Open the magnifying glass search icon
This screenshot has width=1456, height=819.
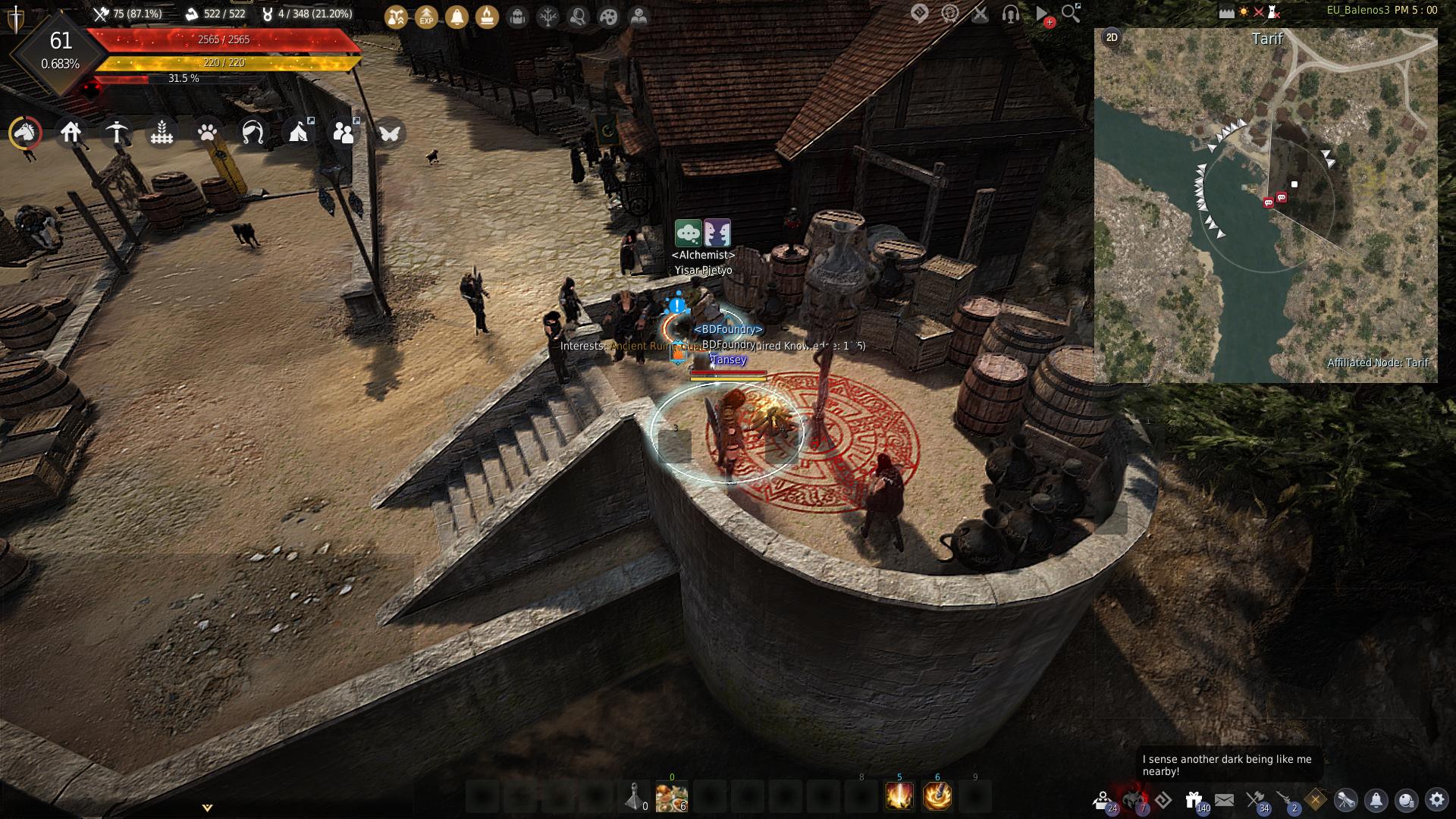[x=1071, y=13]
